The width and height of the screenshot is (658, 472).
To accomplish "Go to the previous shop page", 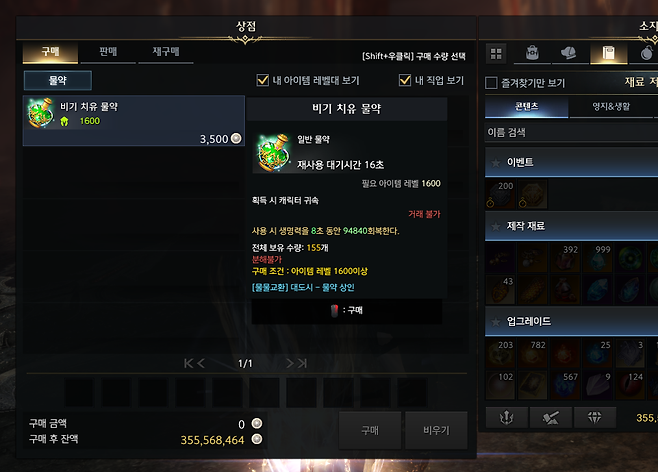I will [x=203, y=363].
